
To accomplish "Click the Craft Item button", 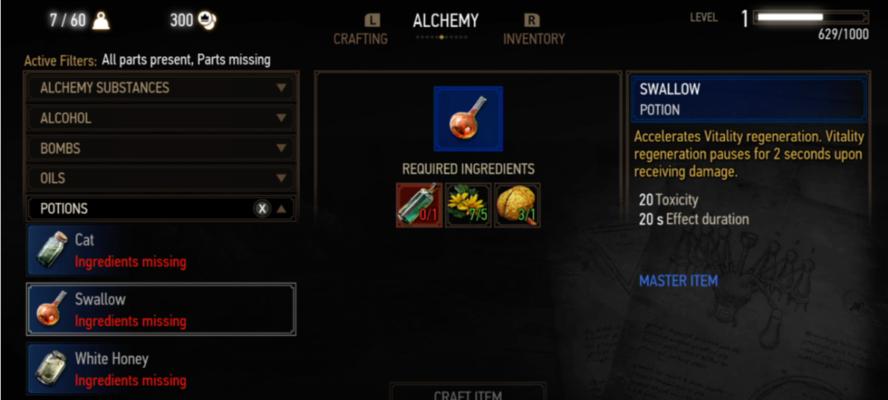I will pos(467,393).
